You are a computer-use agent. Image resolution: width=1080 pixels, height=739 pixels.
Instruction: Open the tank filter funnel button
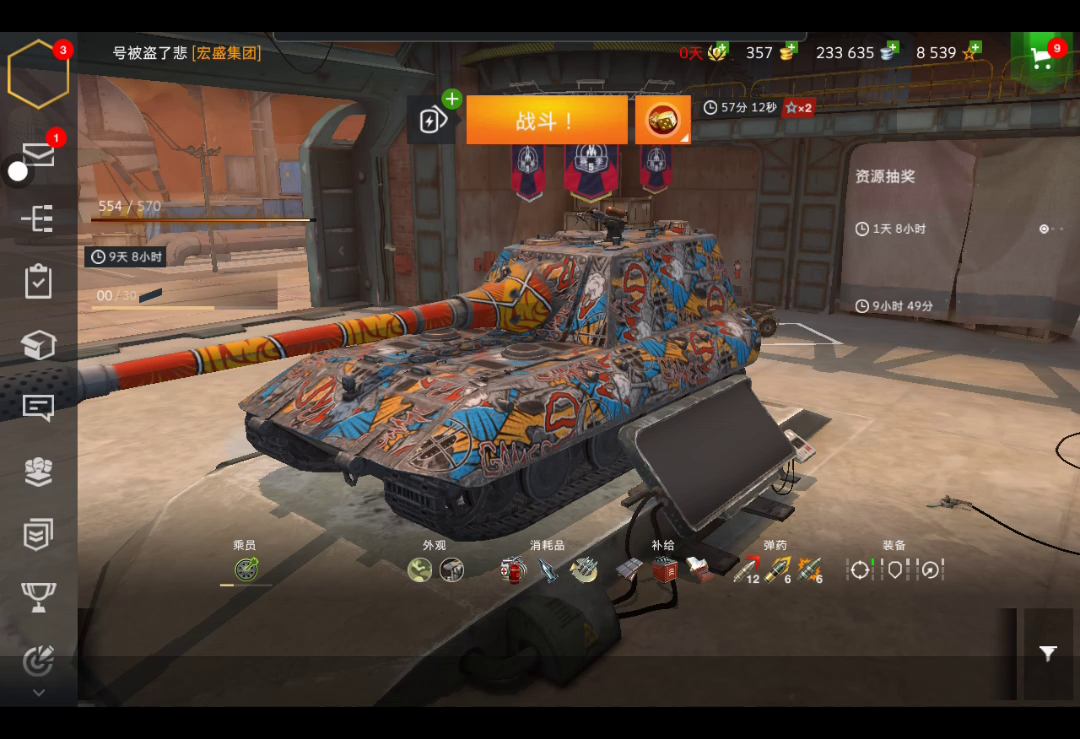[x=1047, y=654]
